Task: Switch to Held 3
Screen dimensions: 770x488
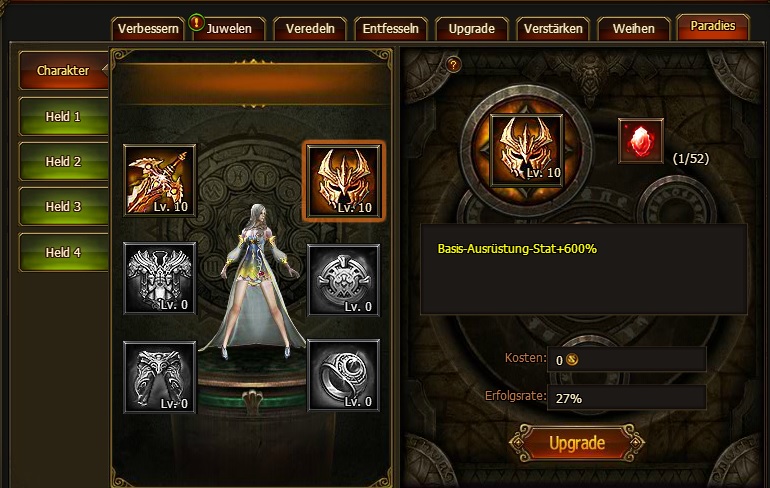Action: (63, 207)
